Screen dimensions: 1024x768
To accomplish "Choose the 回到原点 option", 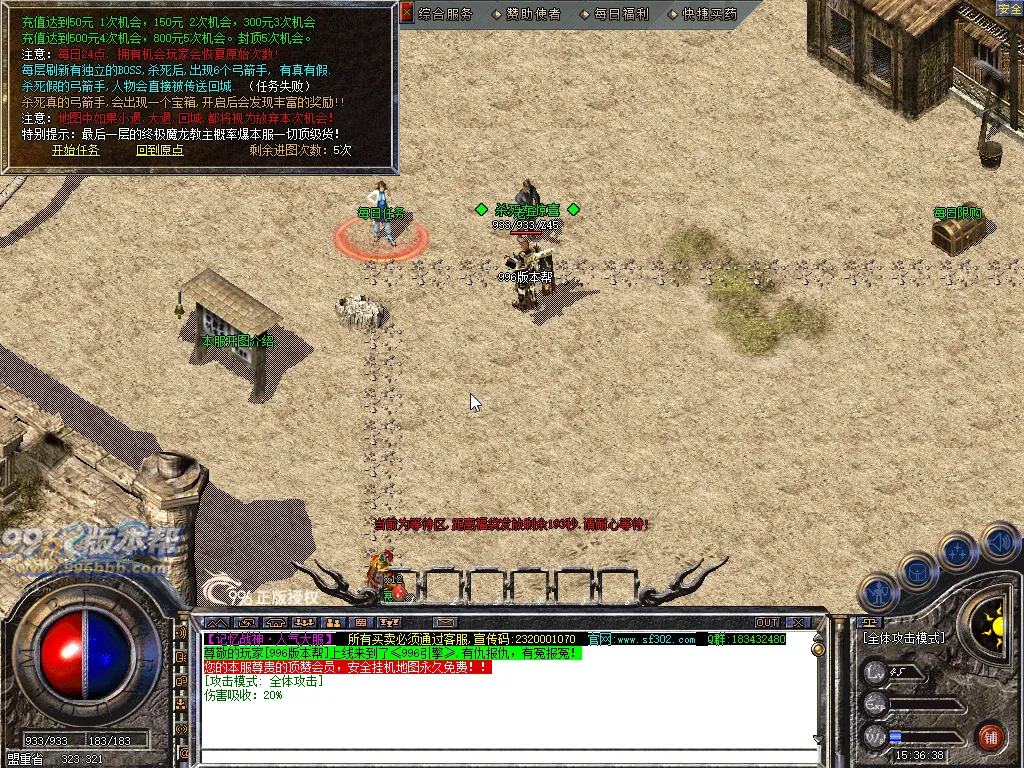I will tap(160, 150).
